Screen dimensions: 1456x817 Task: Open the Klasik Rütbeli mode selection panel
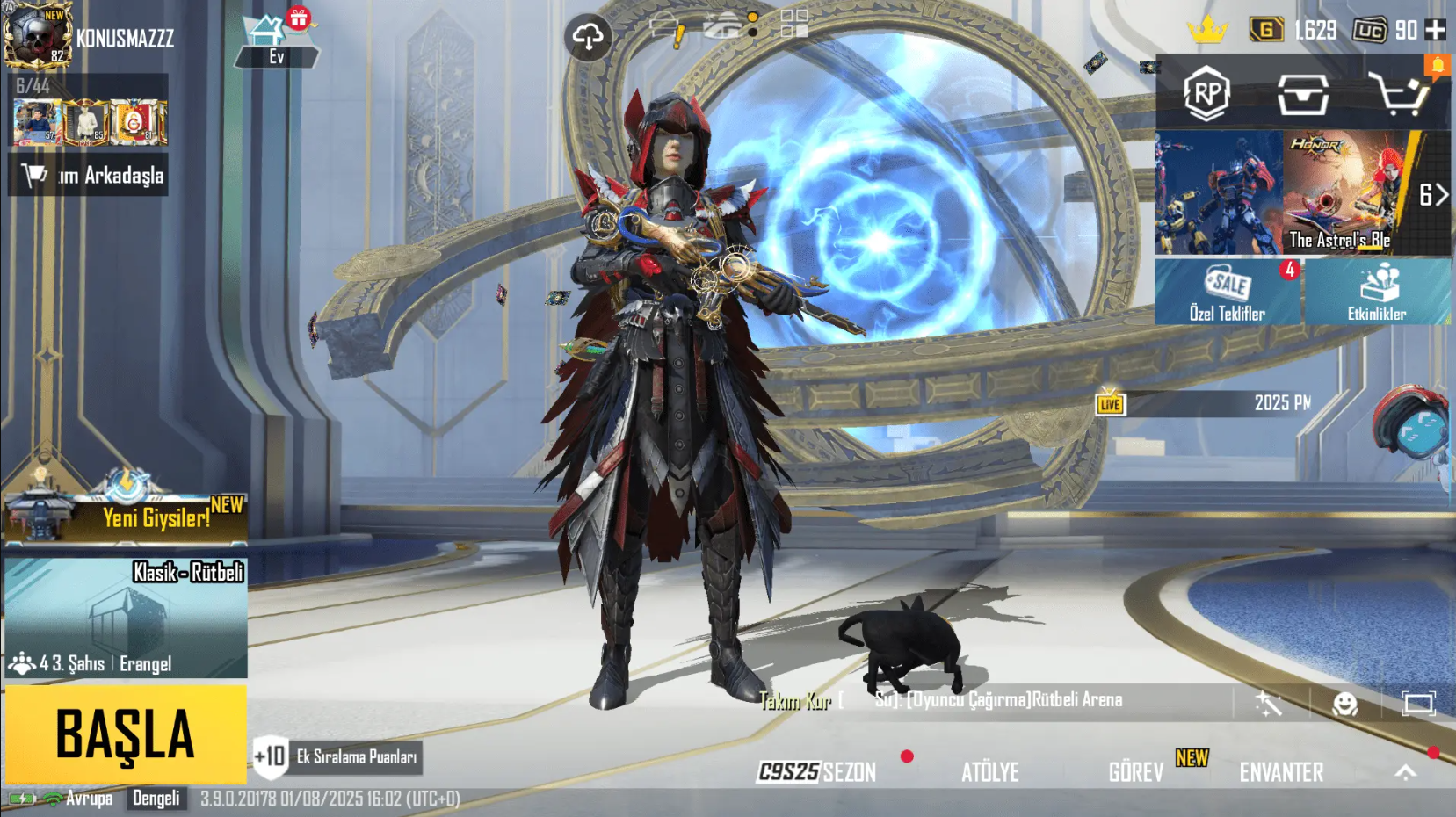126,618
